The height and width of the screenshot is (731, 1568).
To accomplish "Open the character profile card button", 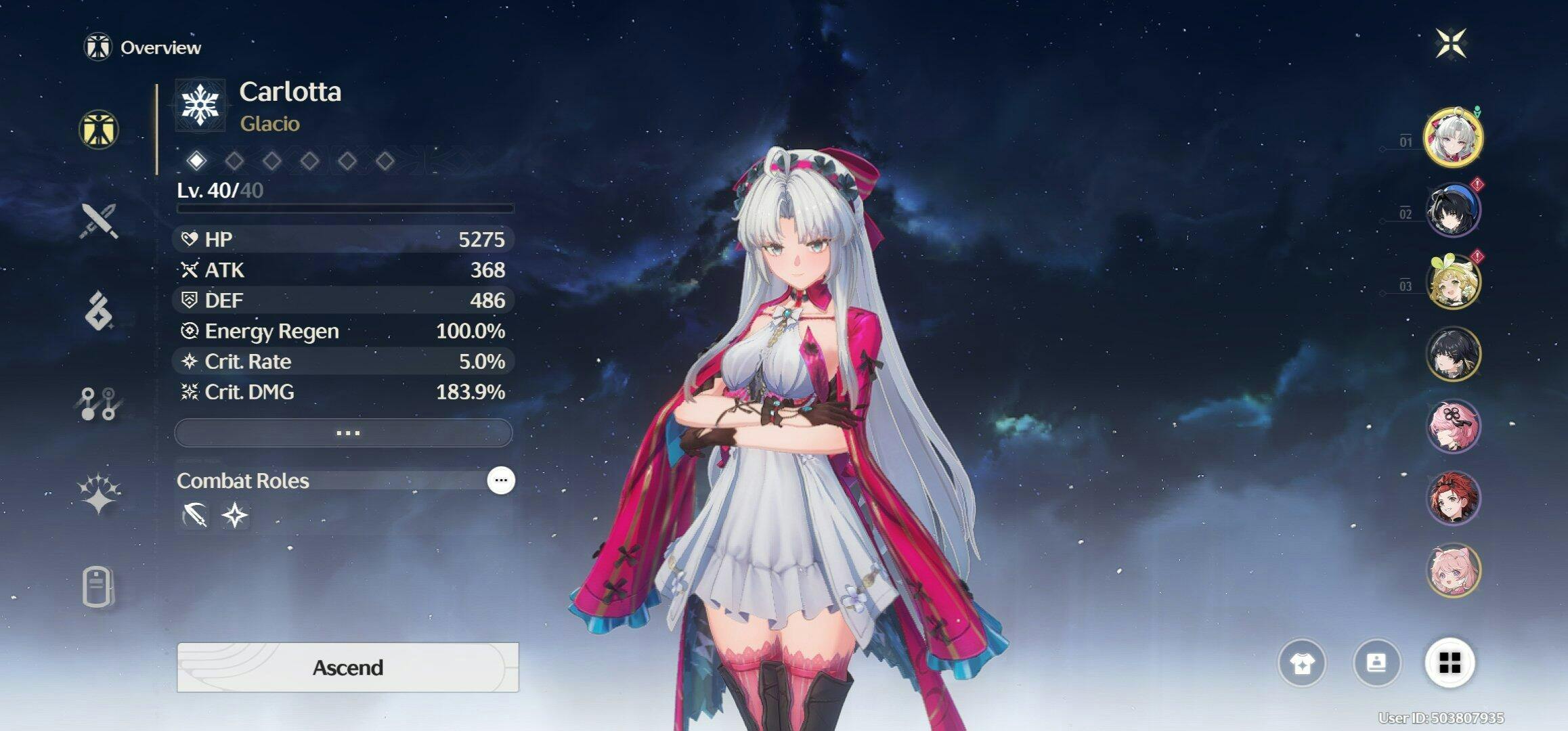I will [x=1376, y=663].
